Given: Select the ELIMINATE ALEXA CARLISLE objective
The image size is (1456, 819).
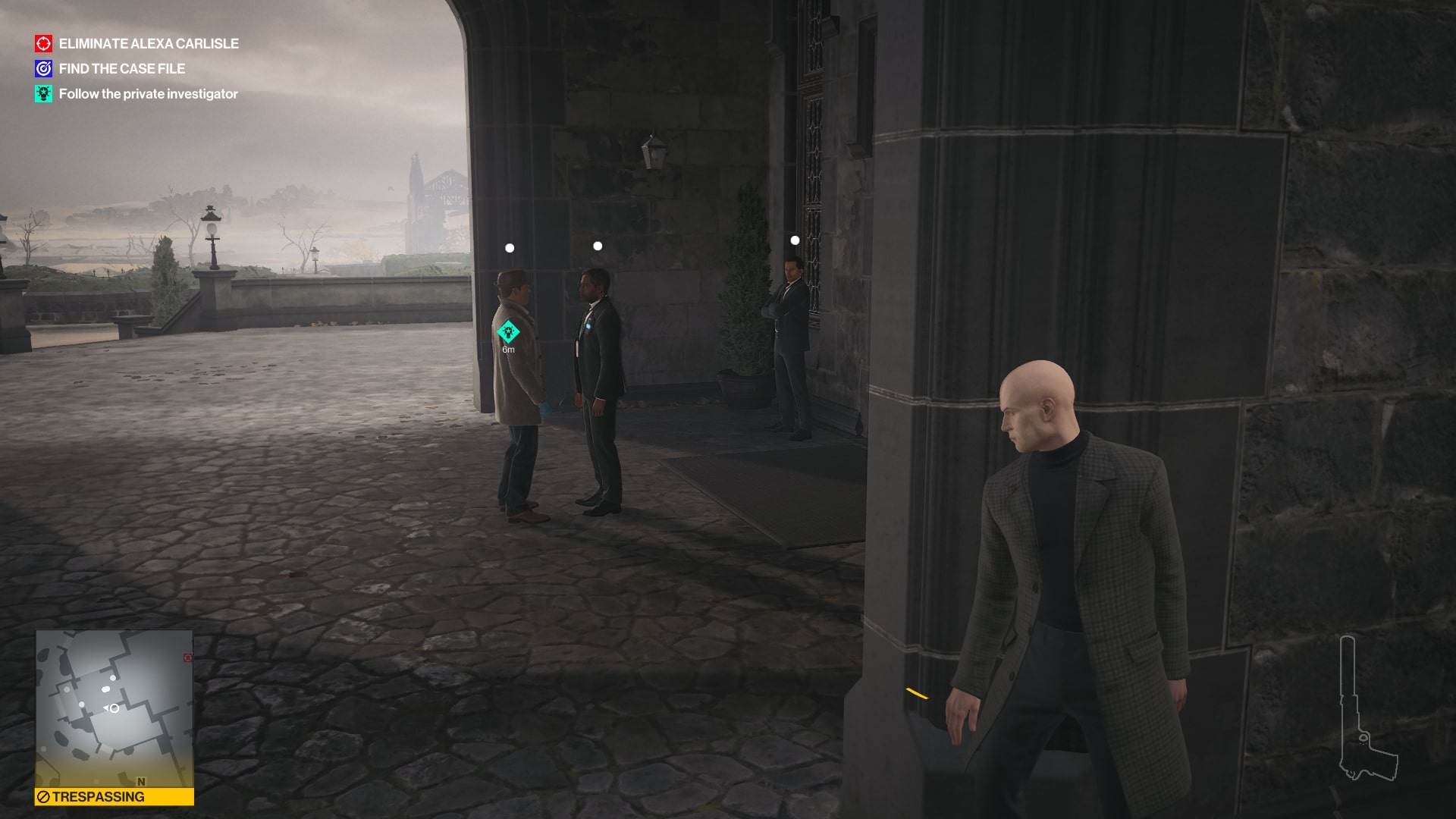Looking at the screenshot, I should tap(149, 44).
